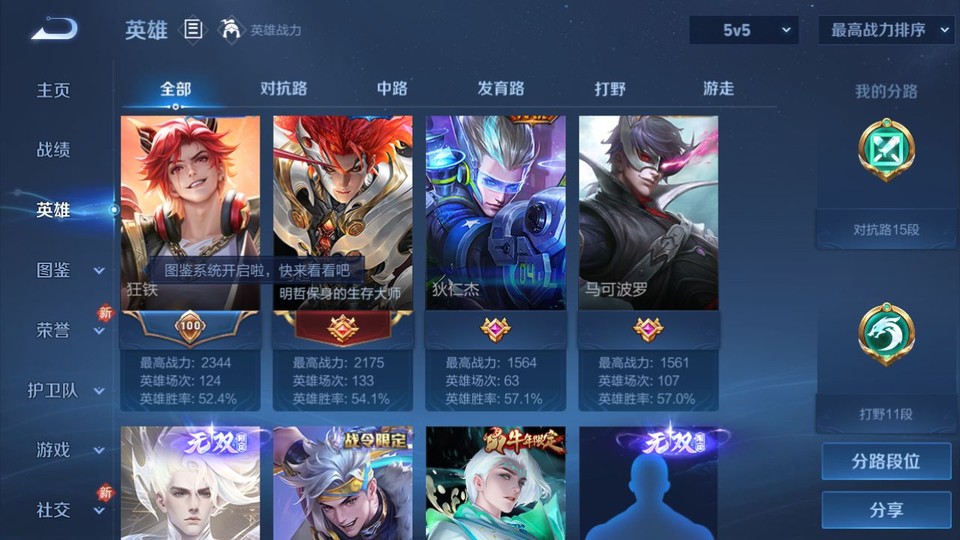This screenshot has height=540, width=960.
Task: Open the 战绩 sidebar entry
Action: tap(54, 150)
